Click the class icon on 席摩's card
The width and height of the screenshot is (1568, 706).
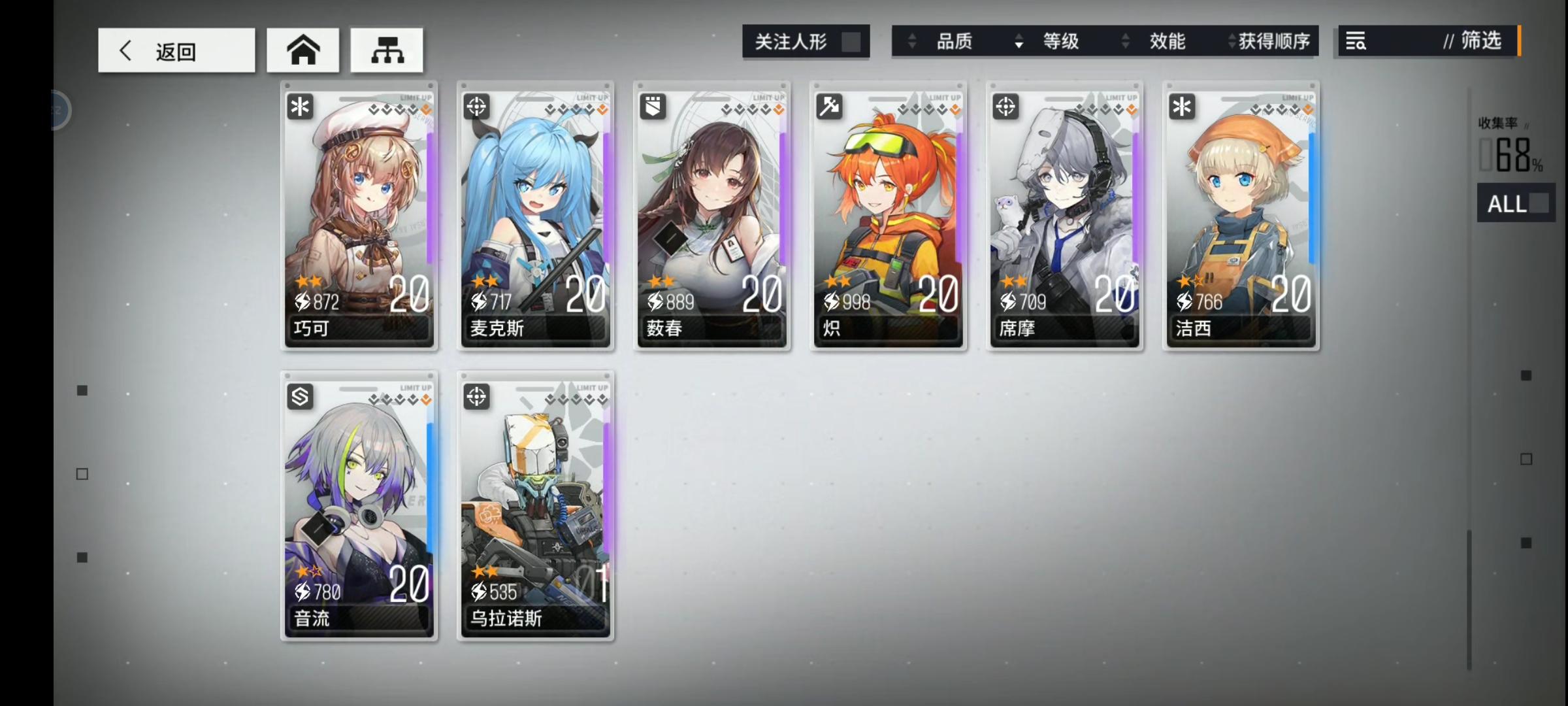[x=1005, y=107]
